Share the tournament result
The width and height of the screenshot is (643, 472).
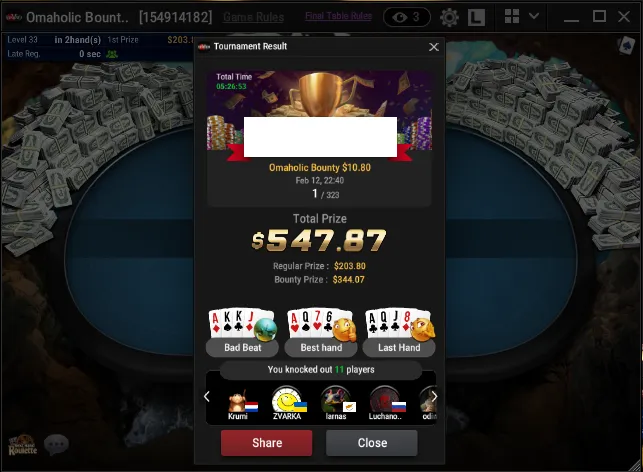coord(266,443)
